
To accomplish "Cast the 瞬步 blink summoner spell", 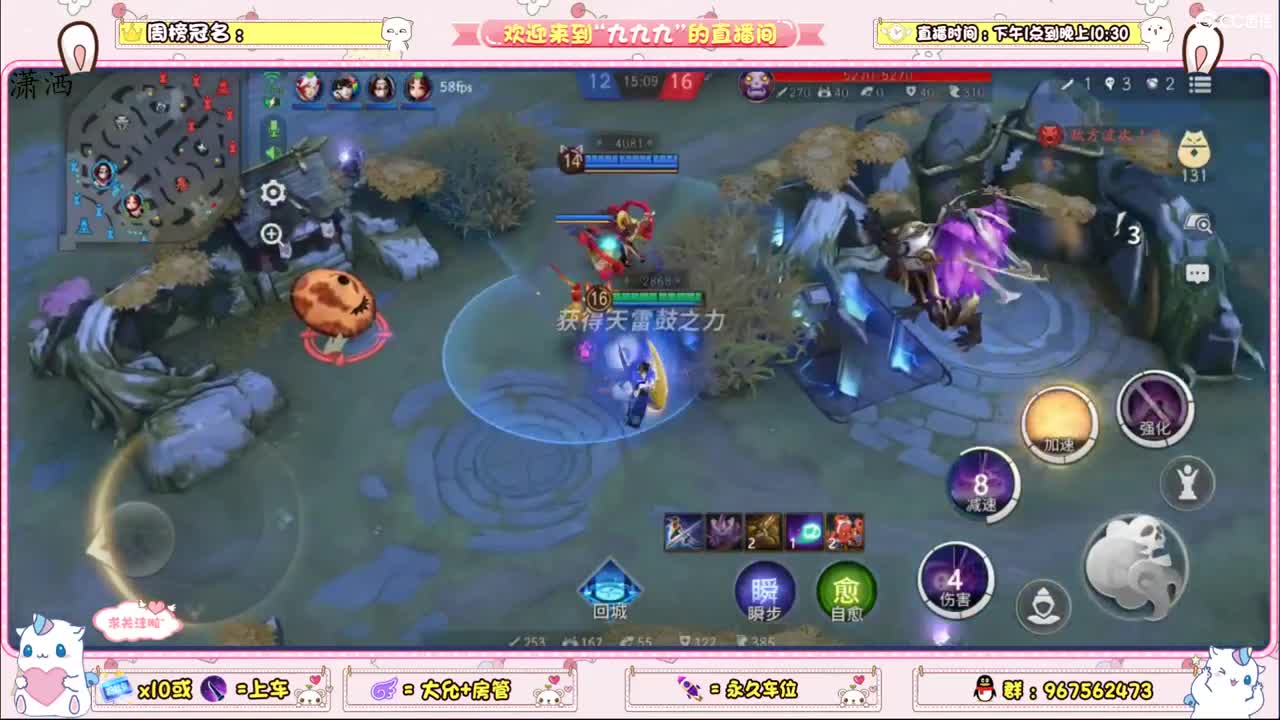I will 764,591.
